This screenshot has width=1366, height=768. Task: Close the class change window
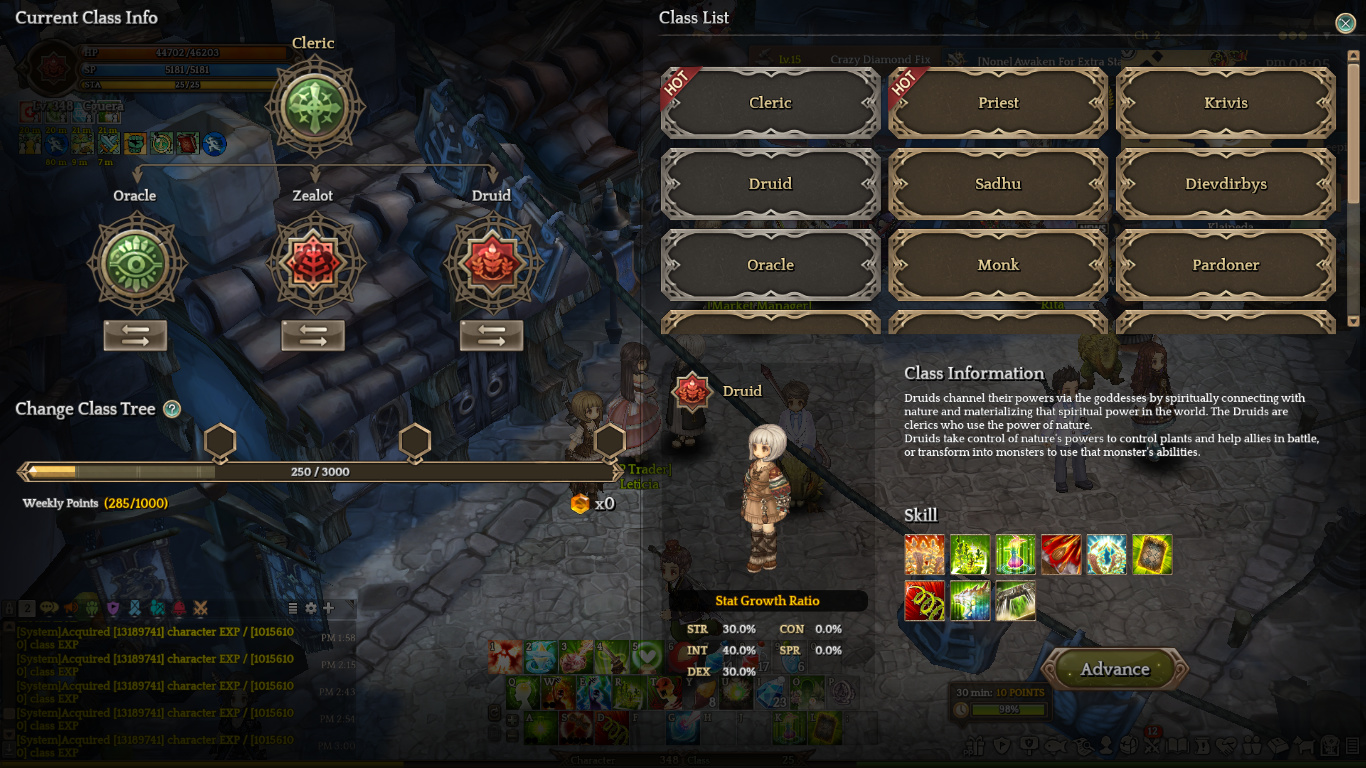tap(1345, 24)
